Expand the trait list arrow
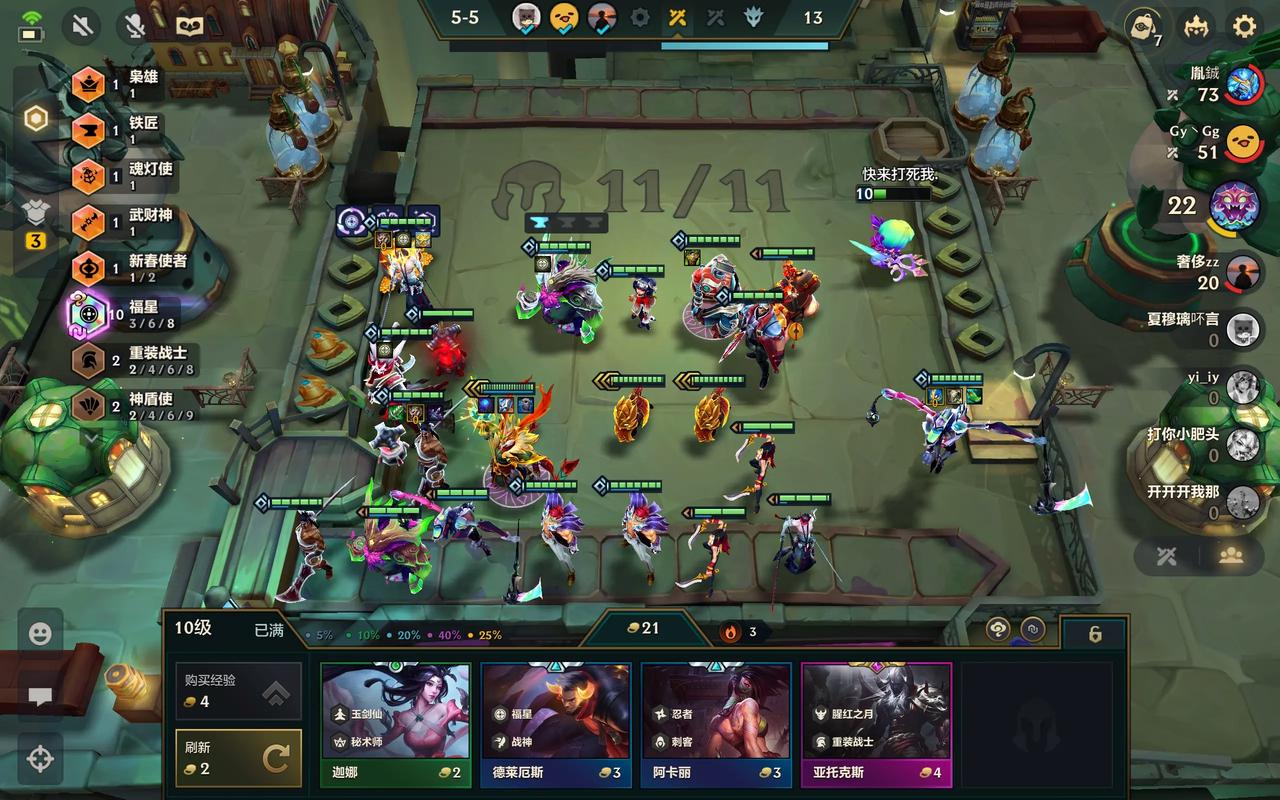Viewport: 1280px width, 800px height. click(x=91, y=437)
